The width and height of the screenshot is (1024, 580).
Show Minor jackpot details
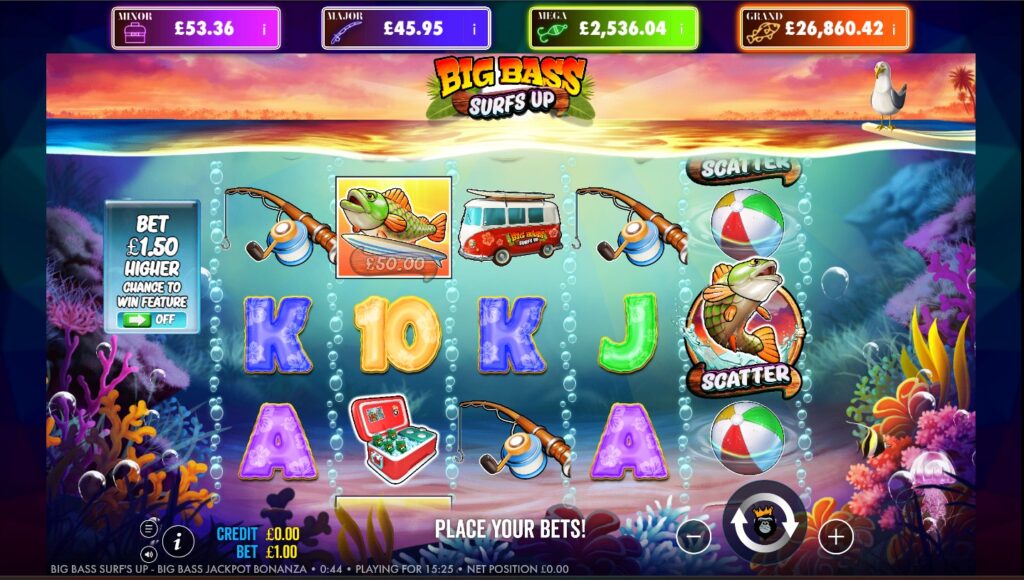point(265,29)
